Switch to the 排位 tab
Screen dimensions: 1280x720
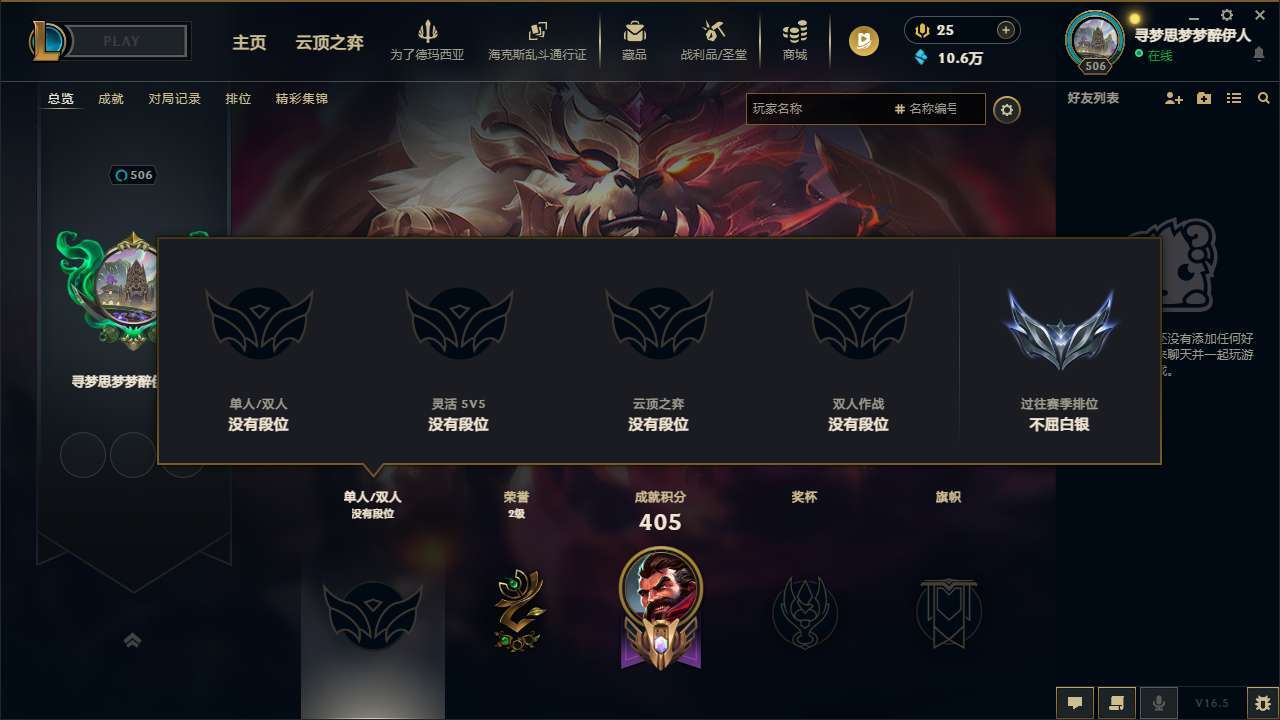pyautogui.click(x=238, y=99)
